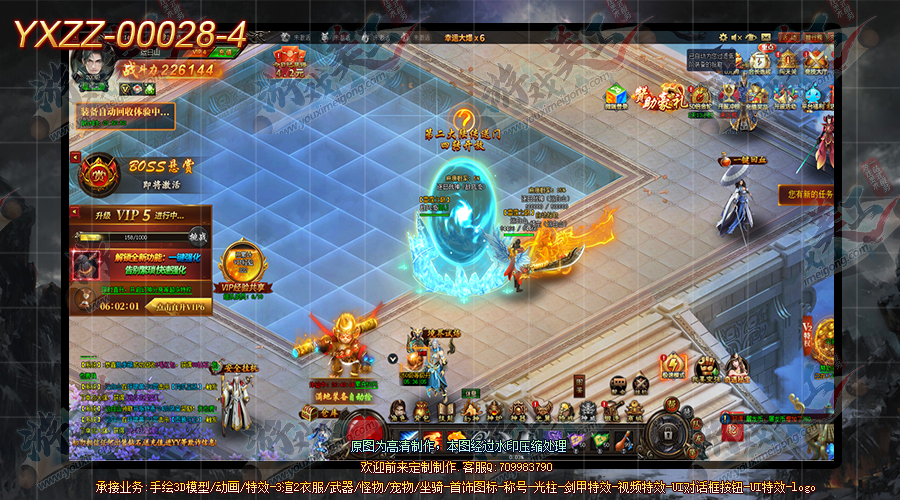Open the 闯天关 event icon

(x=788, y=62)
